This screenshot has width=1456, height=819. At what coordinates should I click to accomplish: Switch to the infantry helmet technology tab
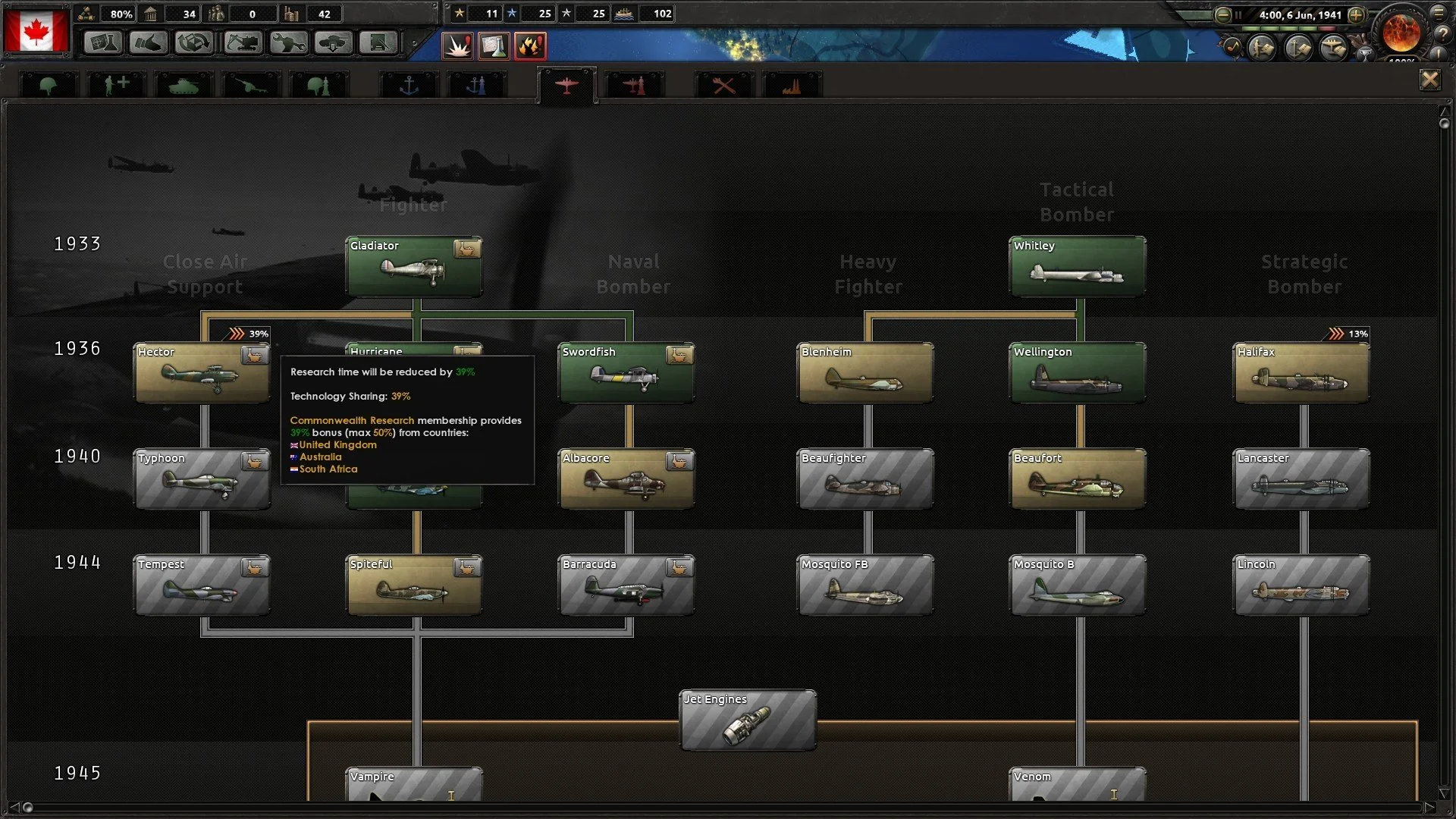coord(49,83)
